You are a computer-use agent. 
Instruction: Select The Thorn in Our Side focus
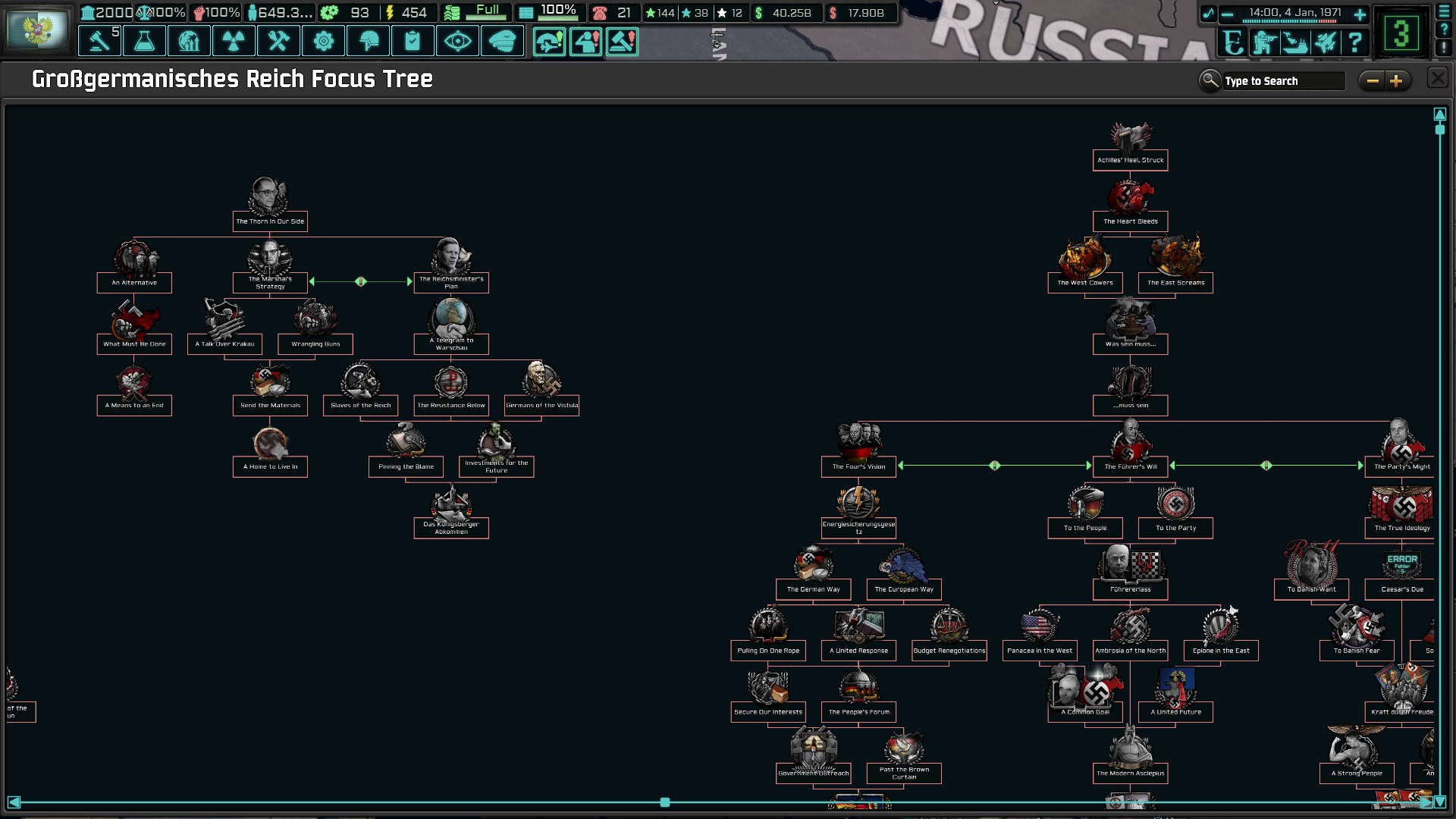[x=270, y=221]
